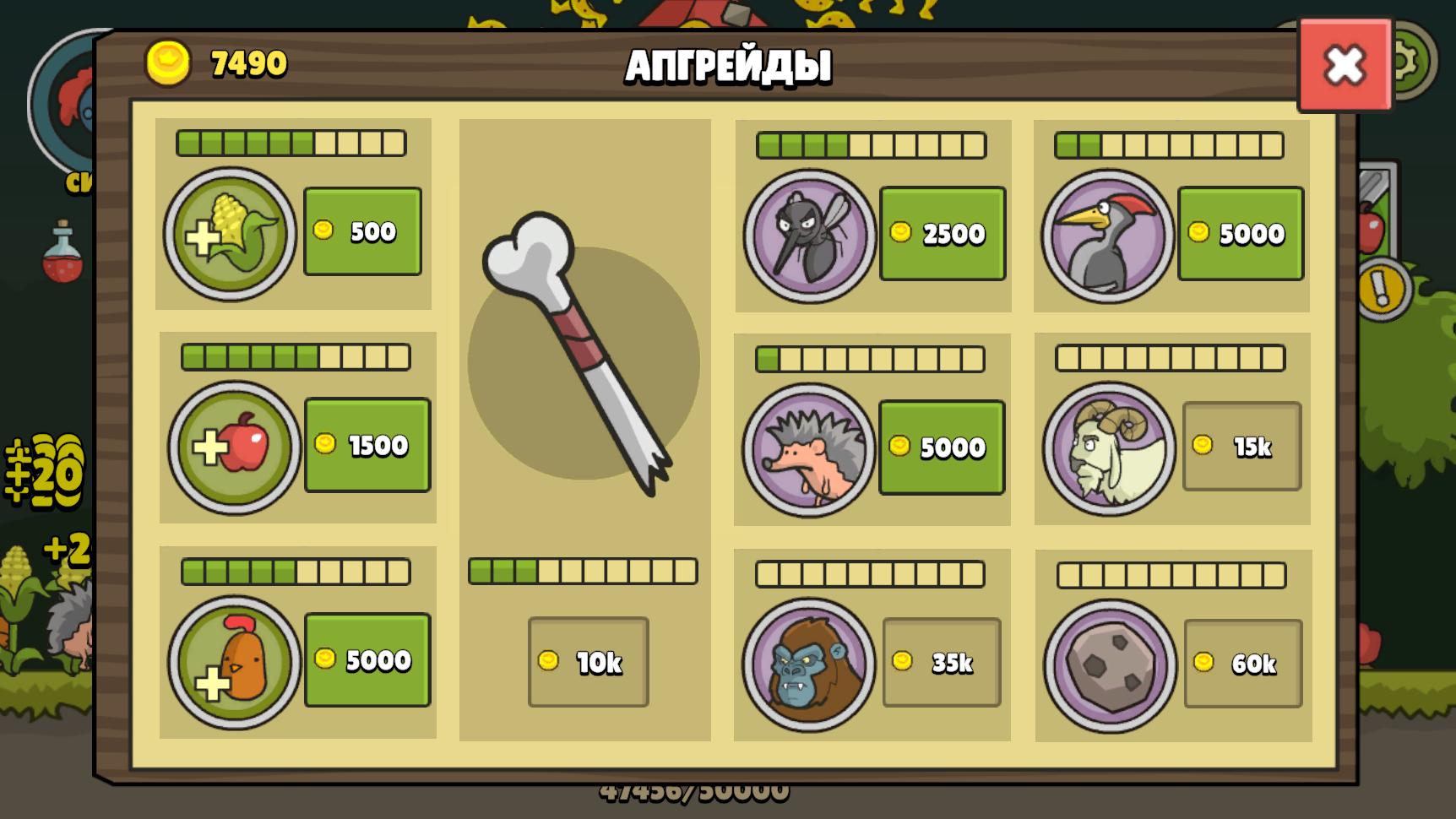Click the apple plus icon

(x=235, y=447)
